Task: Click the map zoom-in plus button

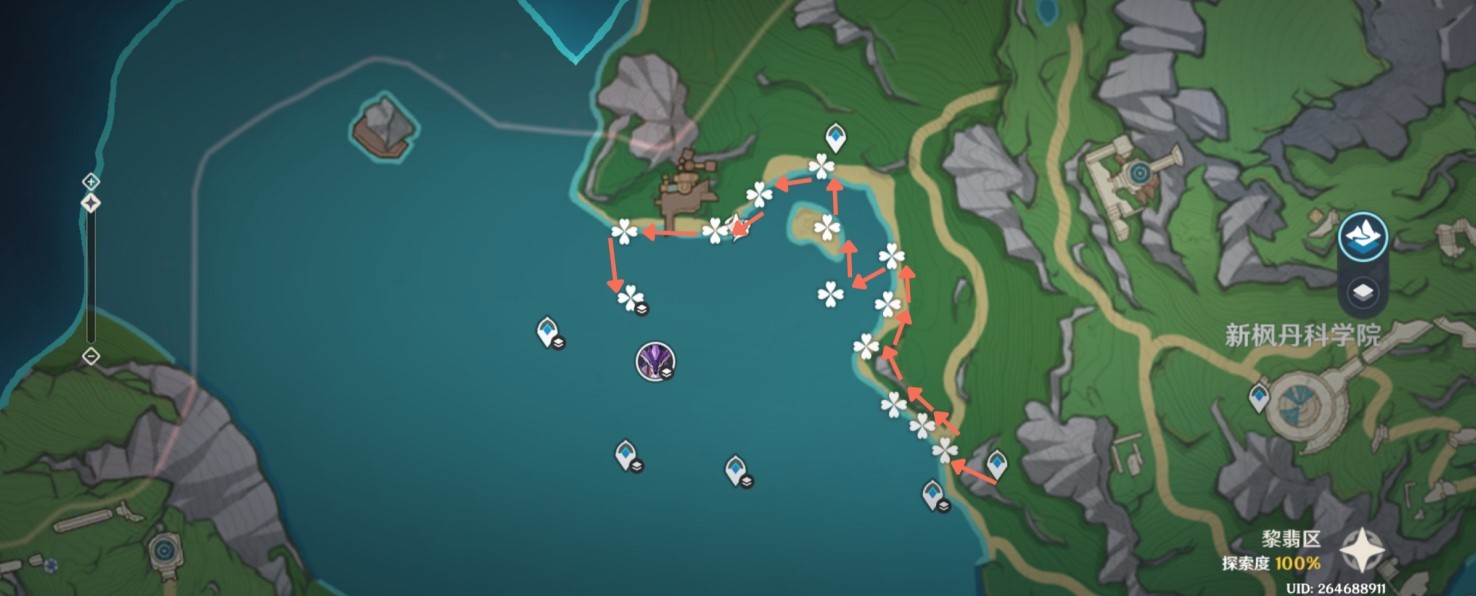Action: (x=90, y=182)
